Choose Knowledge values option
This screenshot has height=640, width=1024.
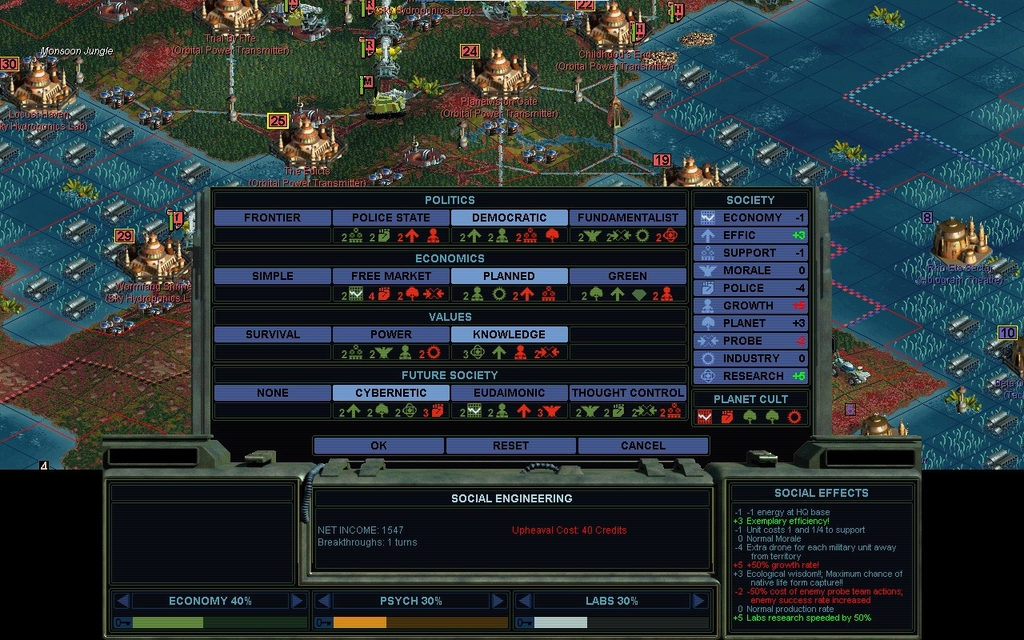pyautogui.click(x=509, y=335)
